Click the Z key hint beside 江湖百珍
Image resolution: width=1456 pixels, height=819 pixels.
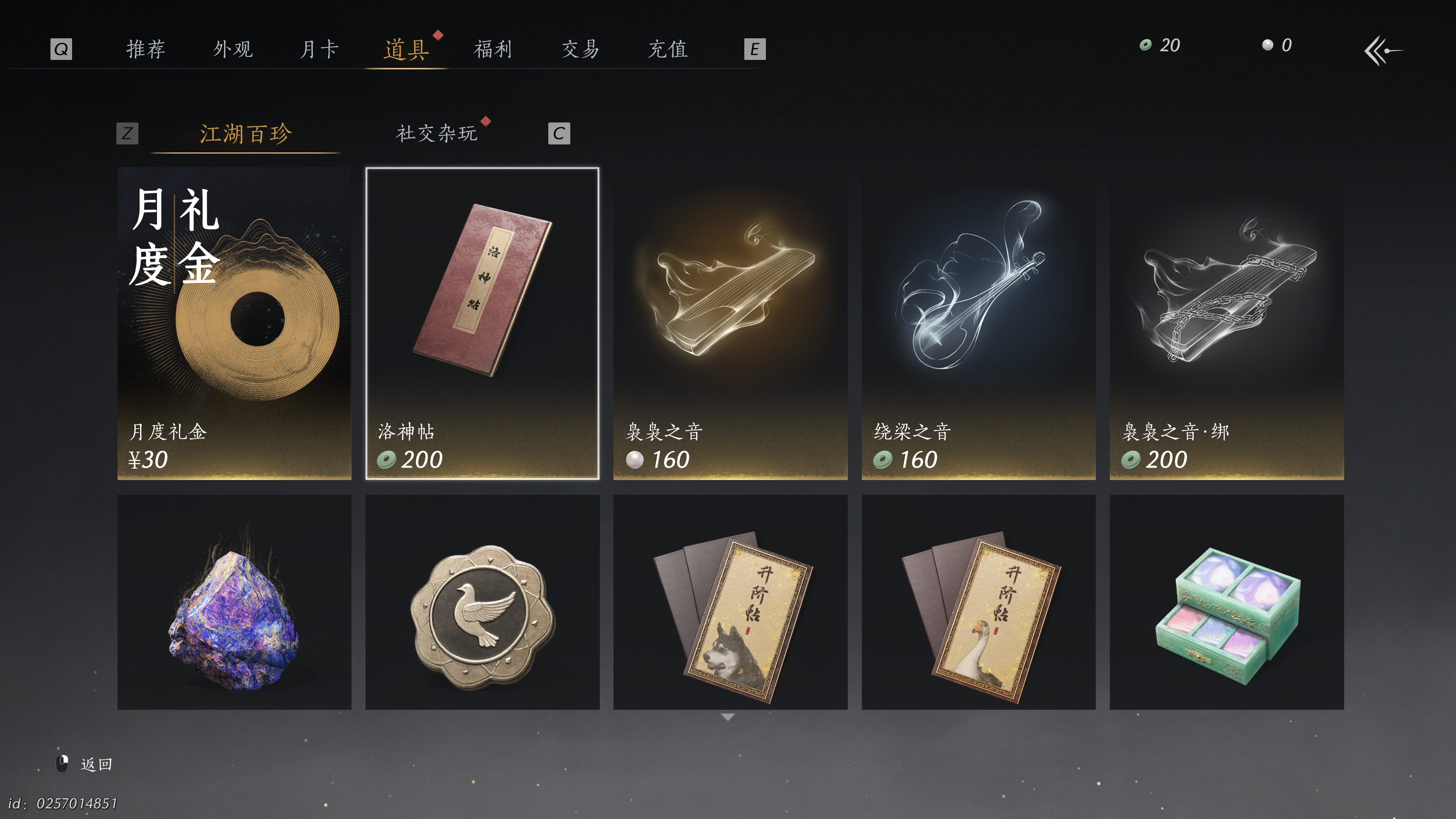pyautogui.click(x=128, y=133)
